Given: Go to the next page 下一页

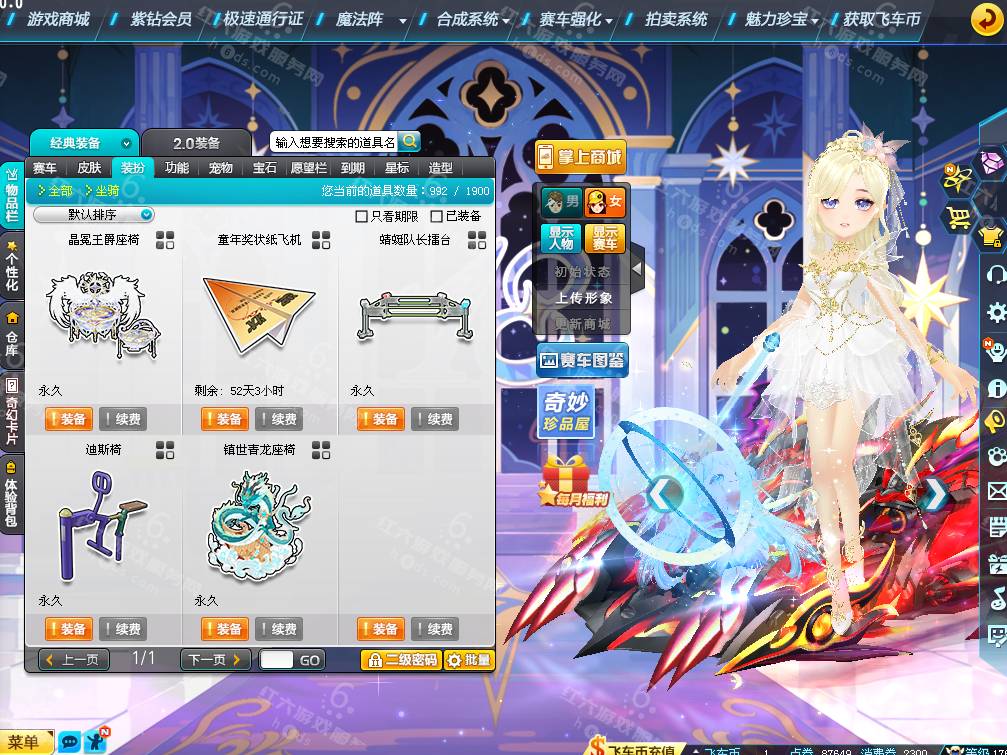Looking at the screenshot, I should tap(215, 659).
